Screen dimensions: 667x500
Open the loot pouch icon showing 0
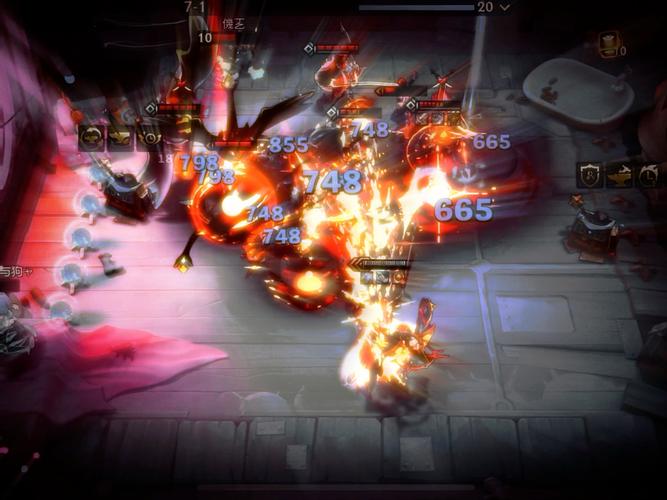coord(607,44)
